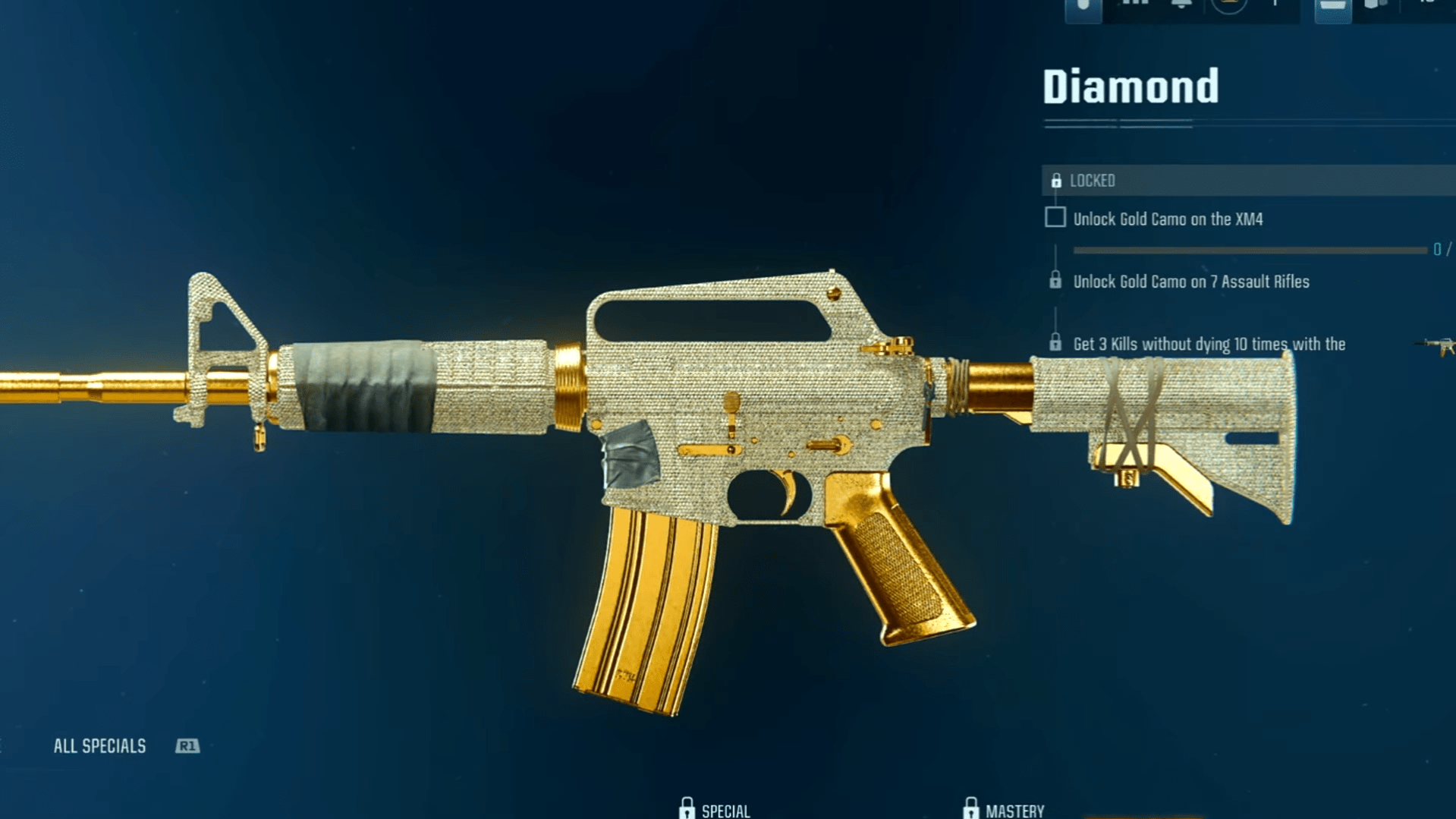Screen dimensions: 1456x819
Task: Select the locked Mastery camo category
Action: 1003,810
